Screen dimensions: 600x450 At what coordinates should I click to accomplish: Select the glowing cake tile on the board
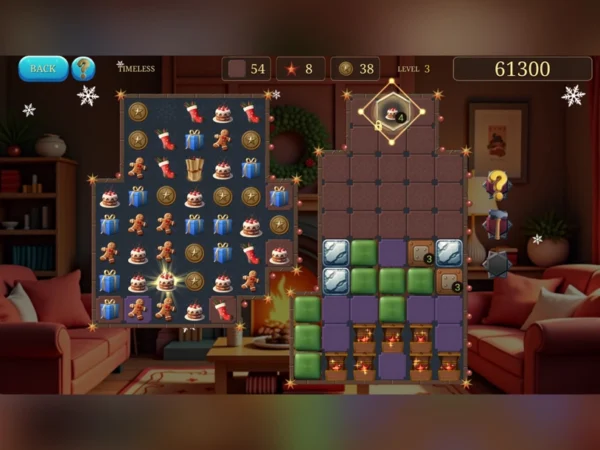[166, 281]
